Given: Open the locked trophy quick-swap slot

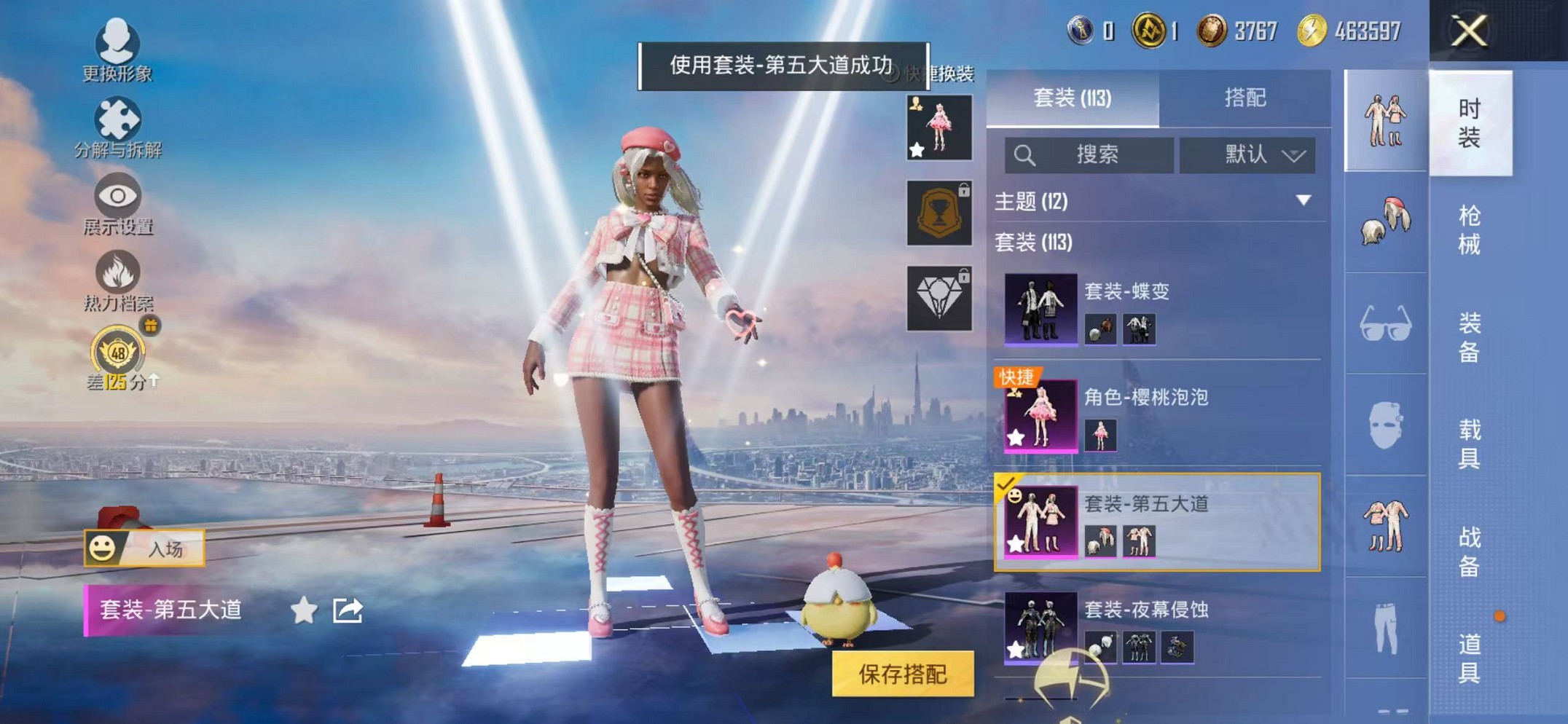Looking at the screenshot, I should (938, 214).
